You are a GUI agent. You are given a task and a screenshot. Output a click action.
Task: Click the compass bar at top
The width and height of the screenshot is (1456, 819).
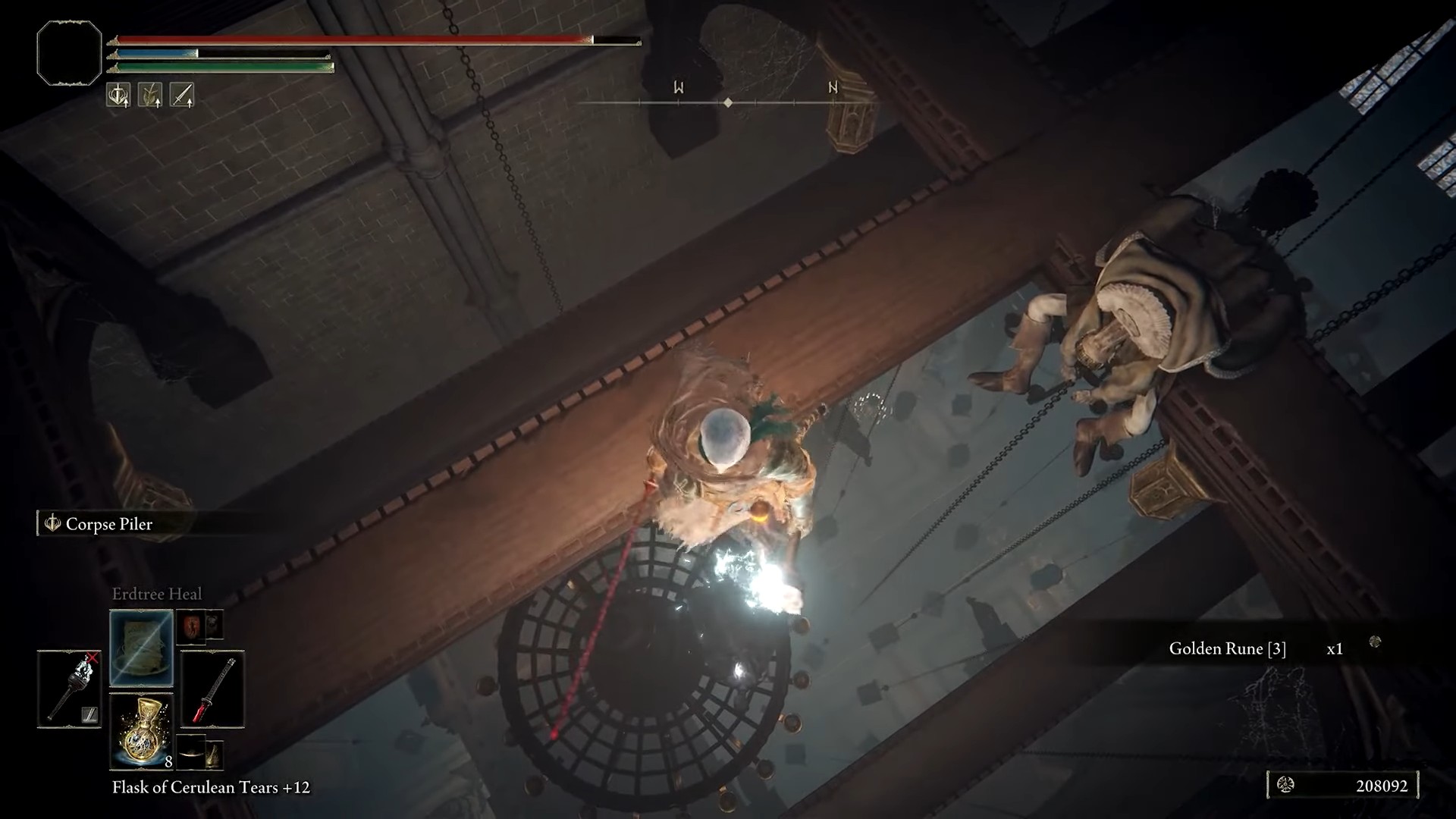[x=728, y=102]
